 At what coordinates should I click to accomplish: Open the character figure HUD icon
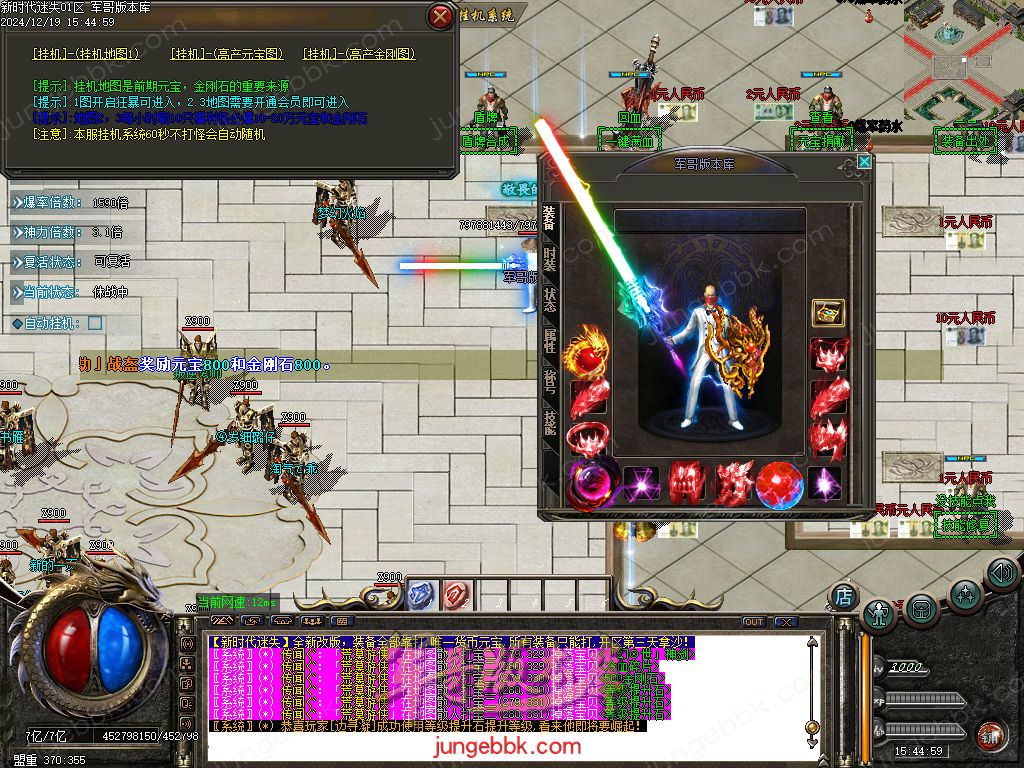point(879,613)
